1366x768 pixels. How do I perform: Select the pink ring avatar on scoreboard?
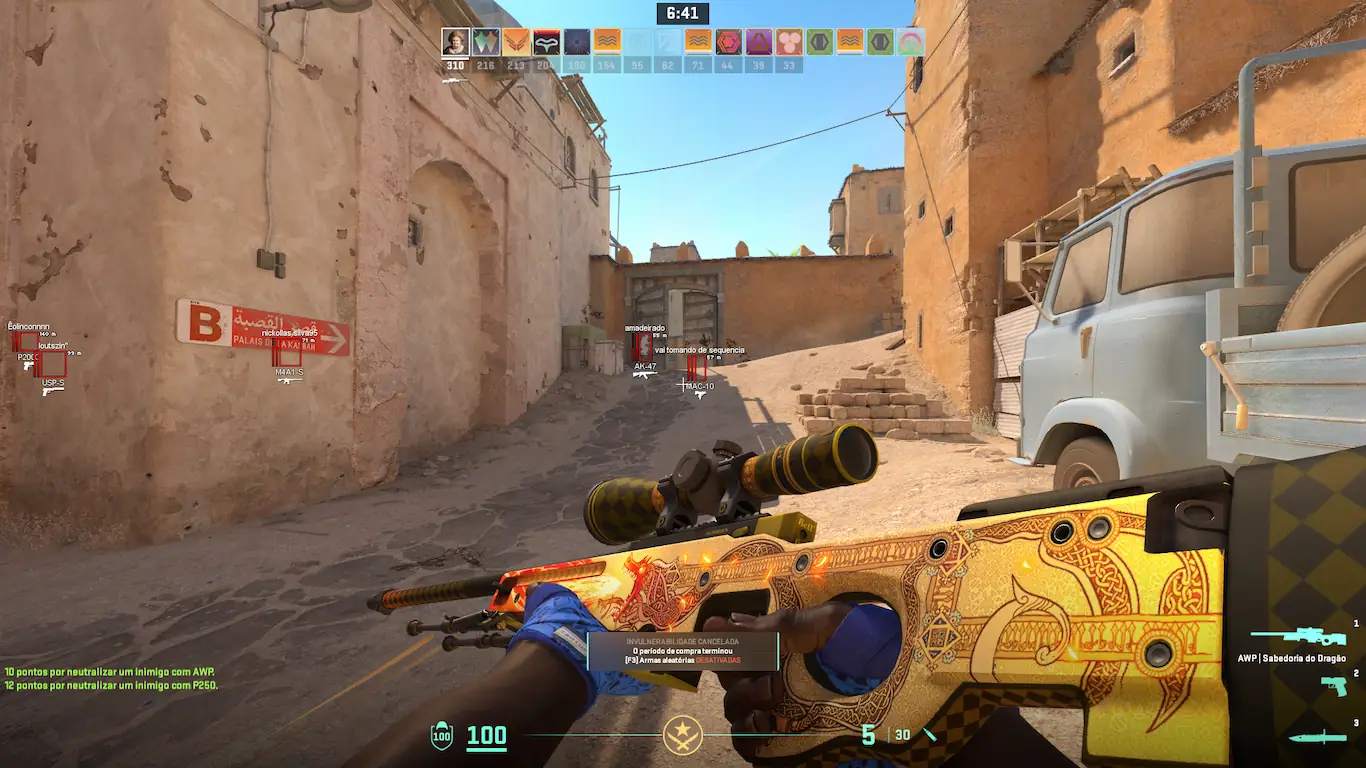911,42
